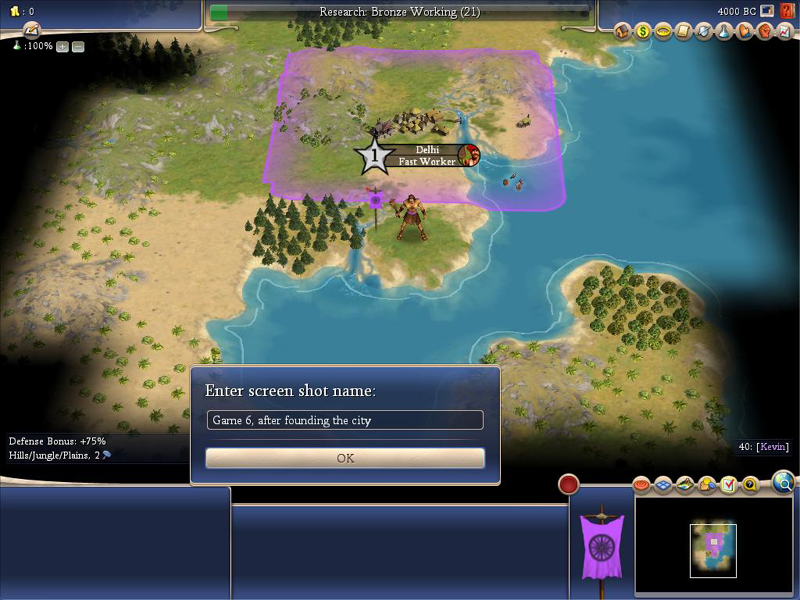Open the Technology Advisor flask icon
This screenshot has height=600, width=800.
[724, 32]
